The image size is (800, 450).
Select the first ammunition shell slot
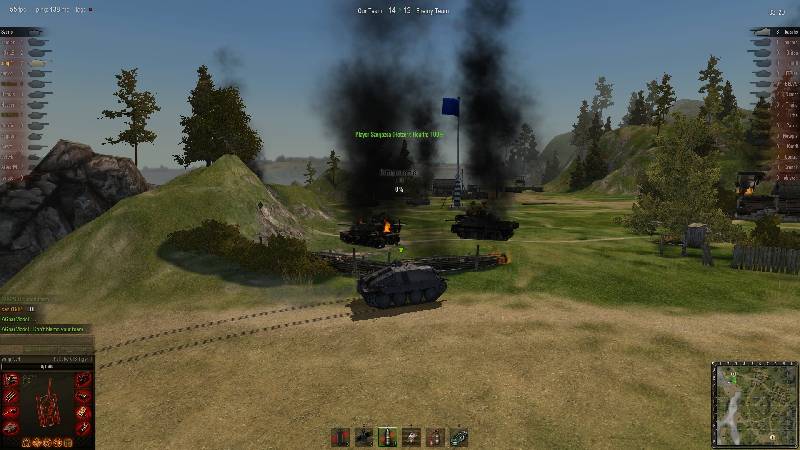pos(340,437)
